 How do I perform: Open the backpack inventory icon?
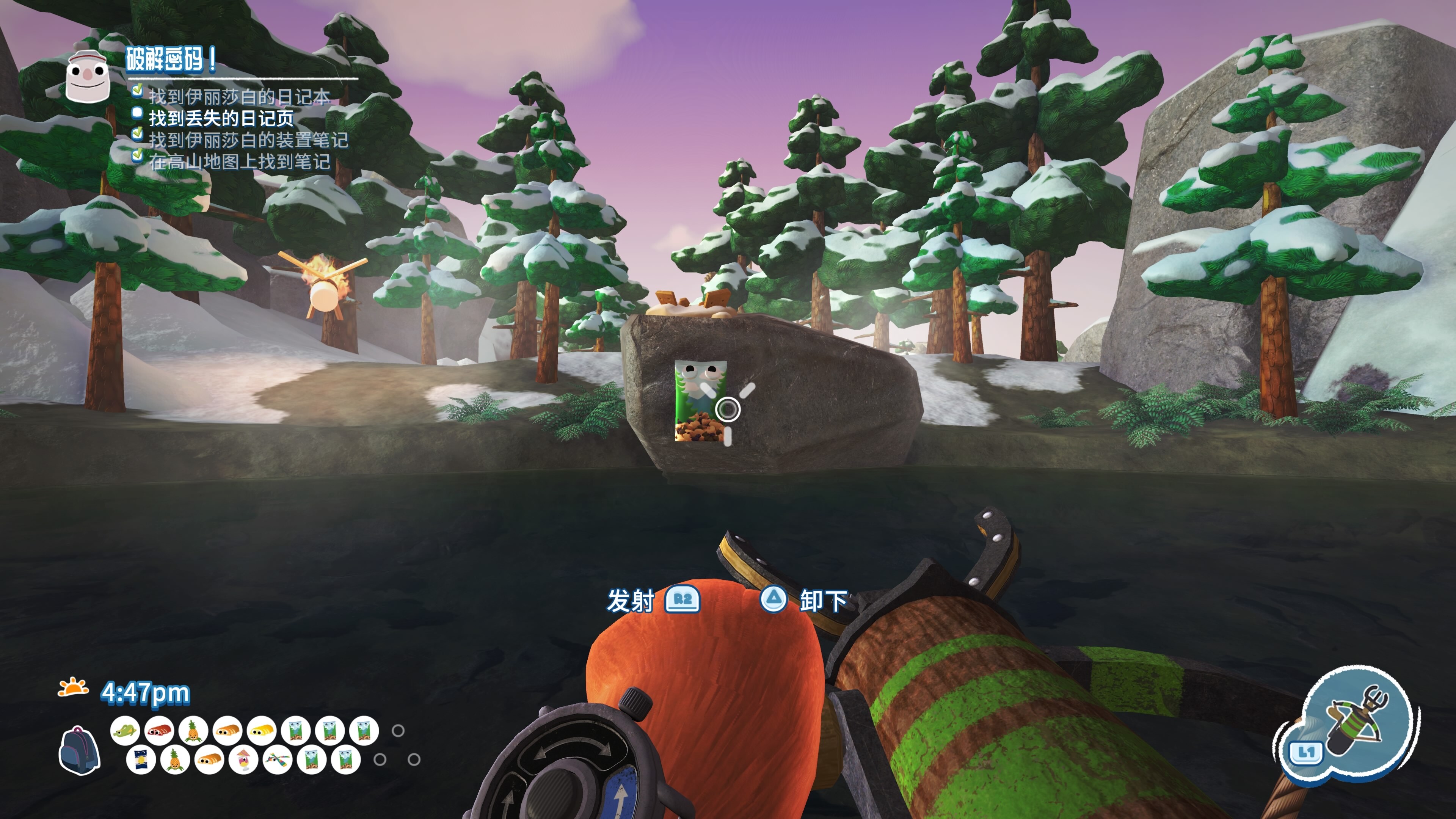[79, 750]
